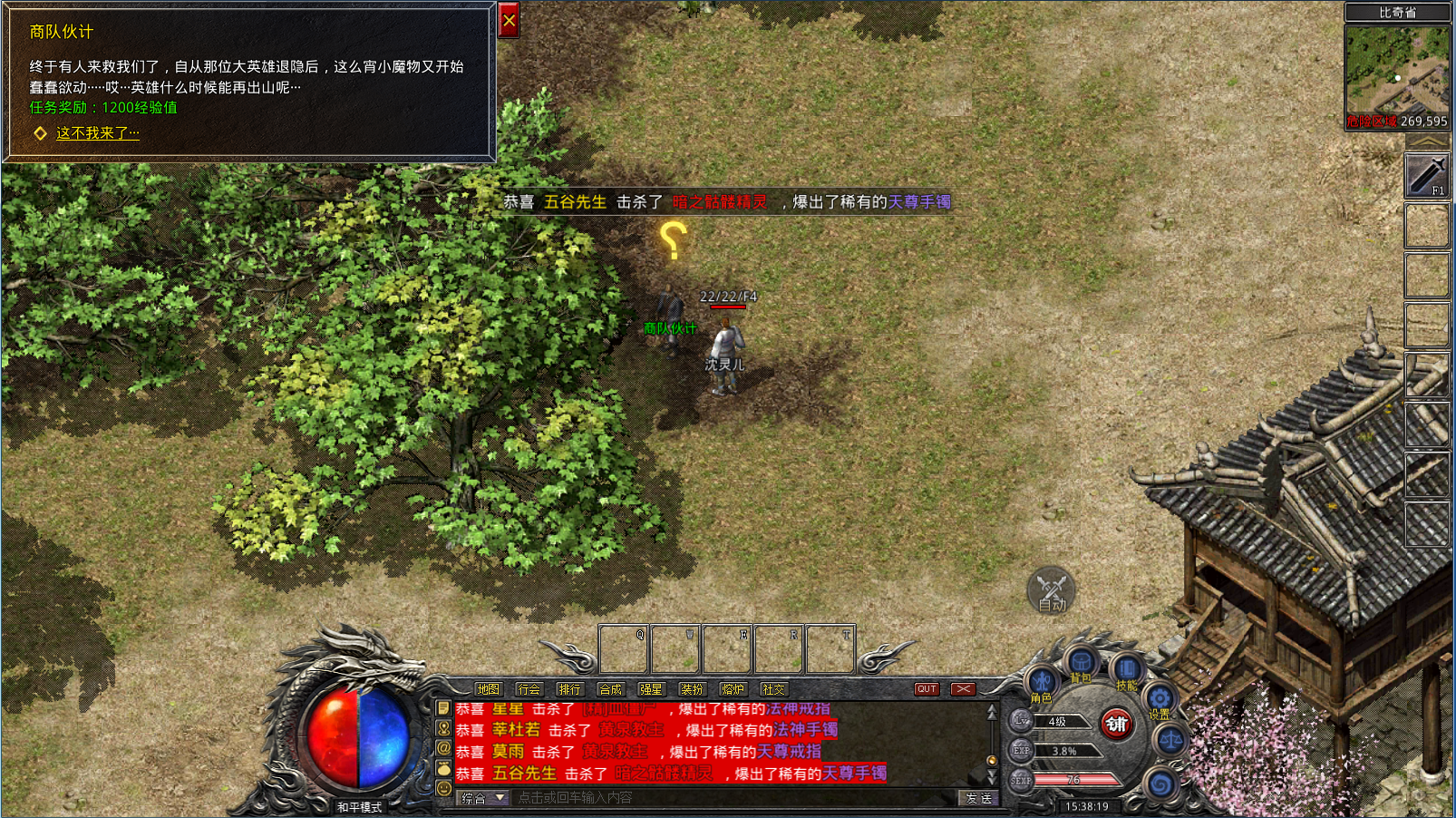This screenshot has height=818, width=1456.
Task: Open the red 铺 shop button
Action: [x=1116, y=724]
